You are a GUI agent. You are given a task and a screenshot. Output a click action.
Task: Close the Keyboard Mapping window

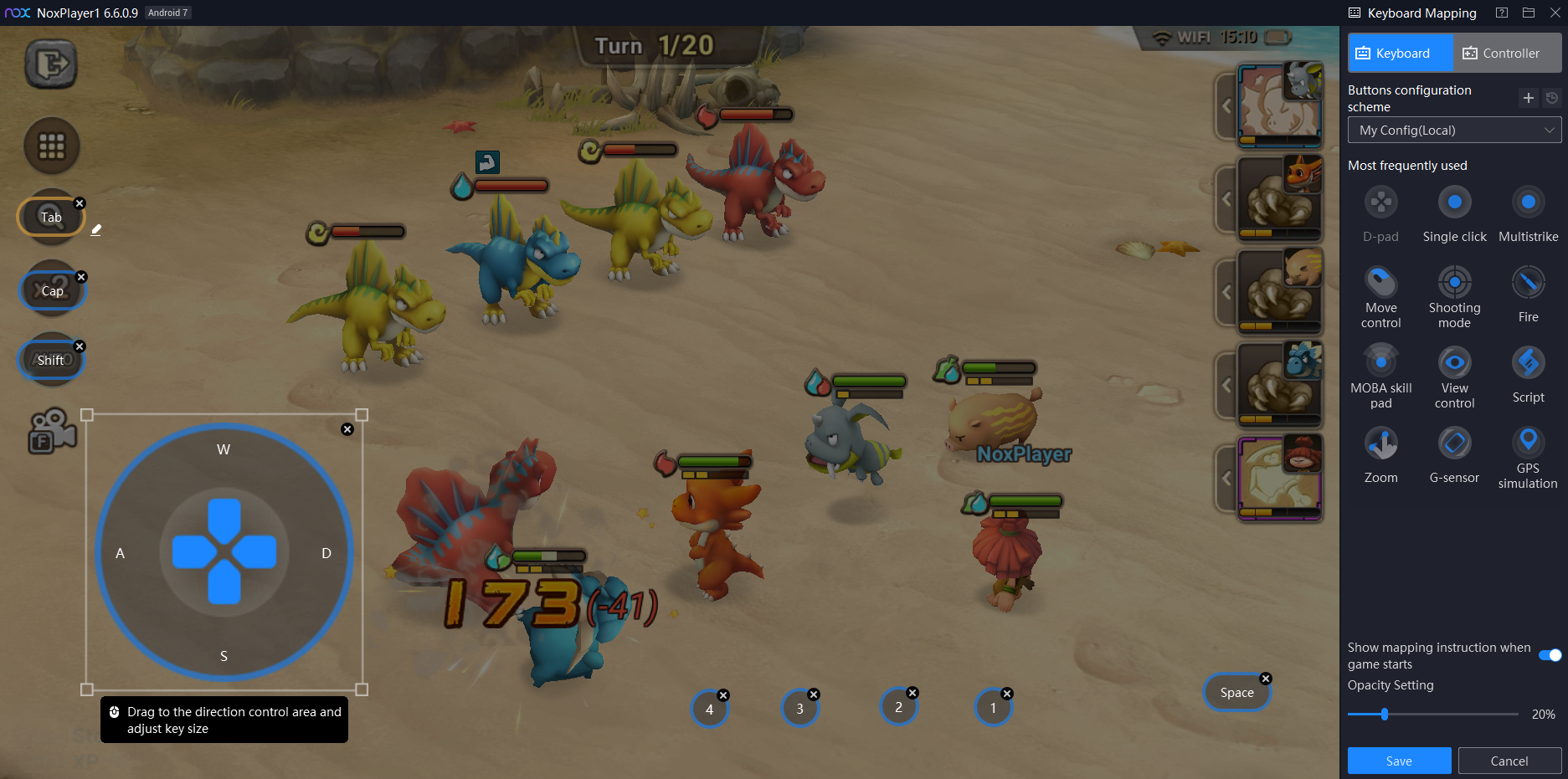1555,13
